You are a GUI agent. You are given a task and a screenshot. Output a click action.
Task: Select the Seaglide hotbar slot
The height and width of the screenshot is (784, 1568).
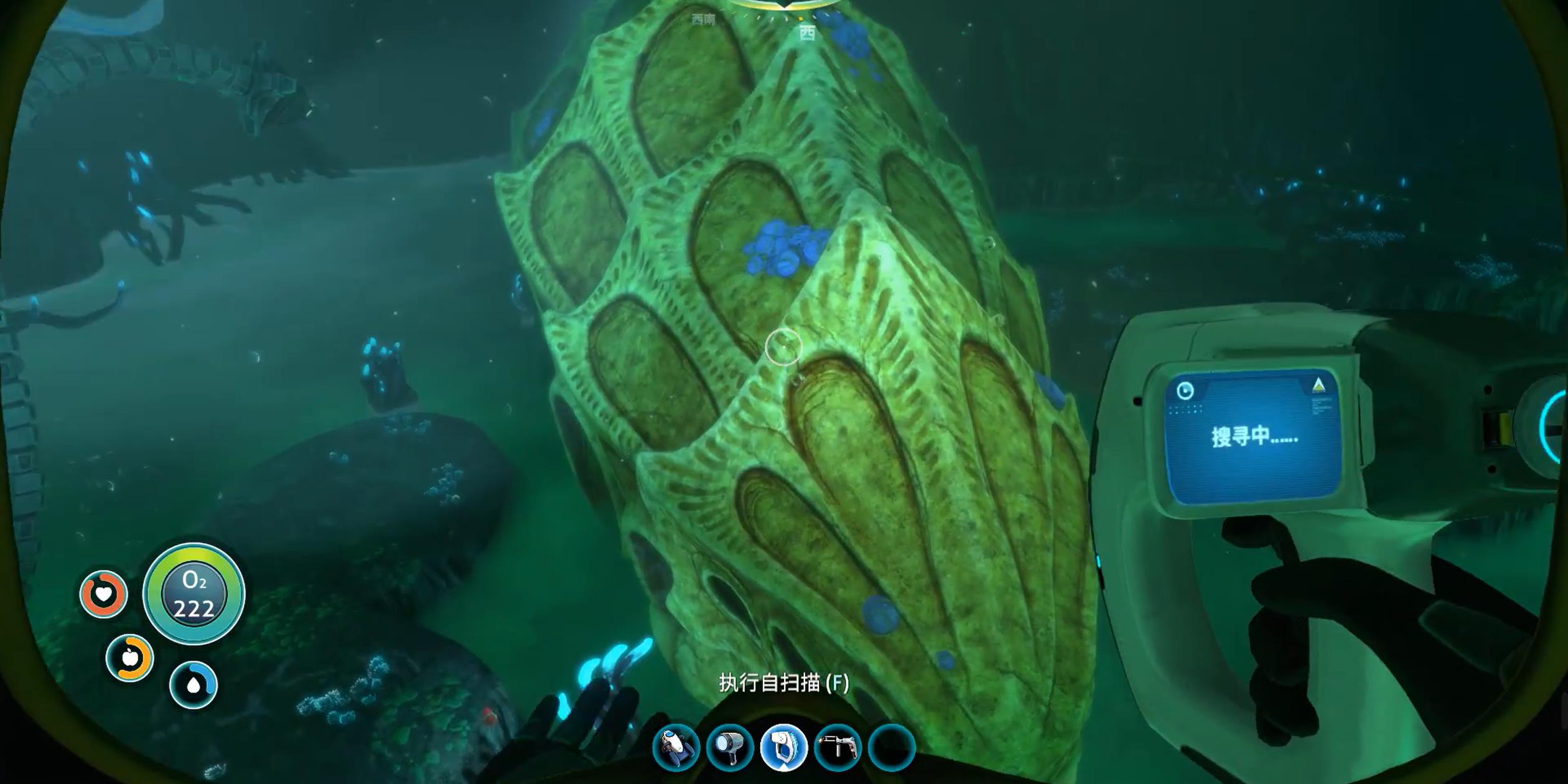[x=676, y=747]
